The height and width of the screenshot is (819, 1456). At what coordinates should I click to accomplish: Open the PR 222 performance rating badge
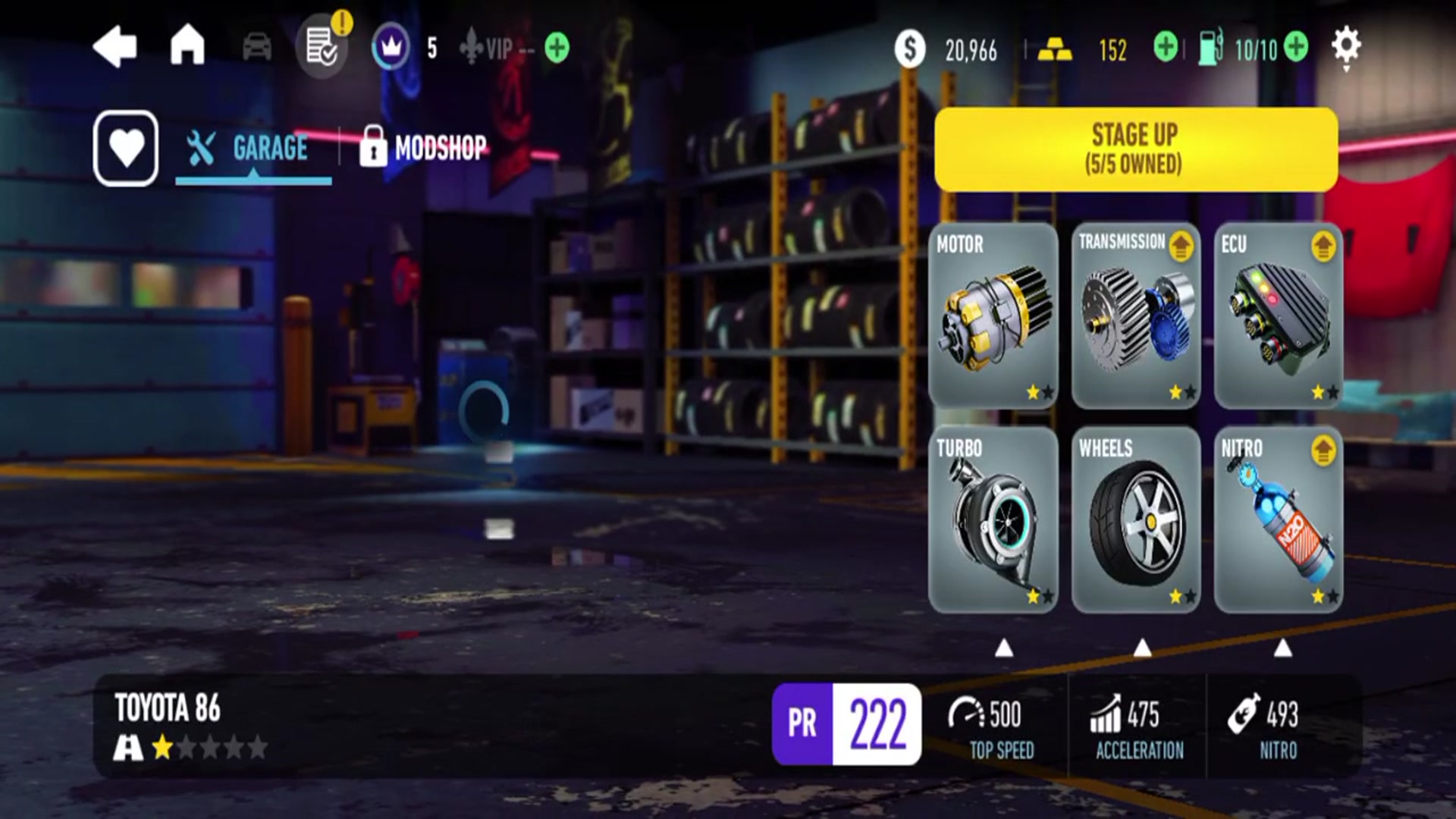[846, 724]
